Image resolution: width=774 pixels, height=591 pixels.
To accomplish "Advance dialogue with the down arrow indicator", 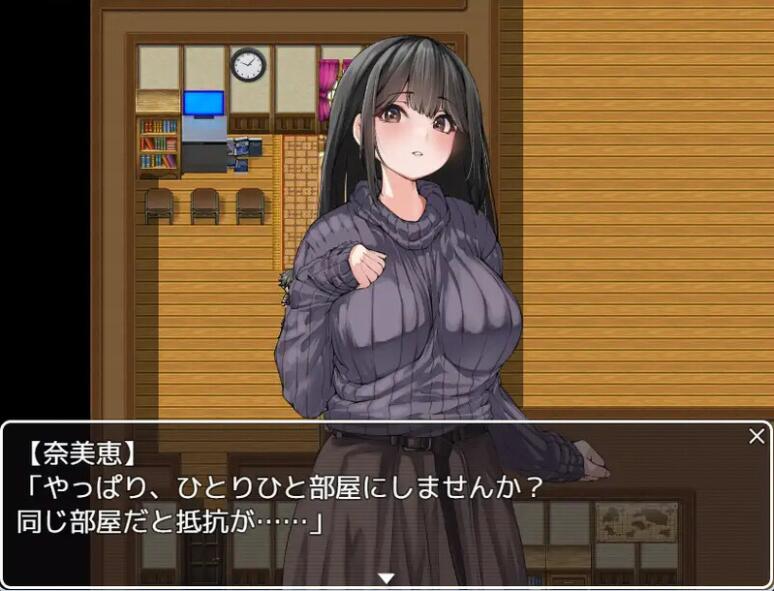I will click(386, 578).
